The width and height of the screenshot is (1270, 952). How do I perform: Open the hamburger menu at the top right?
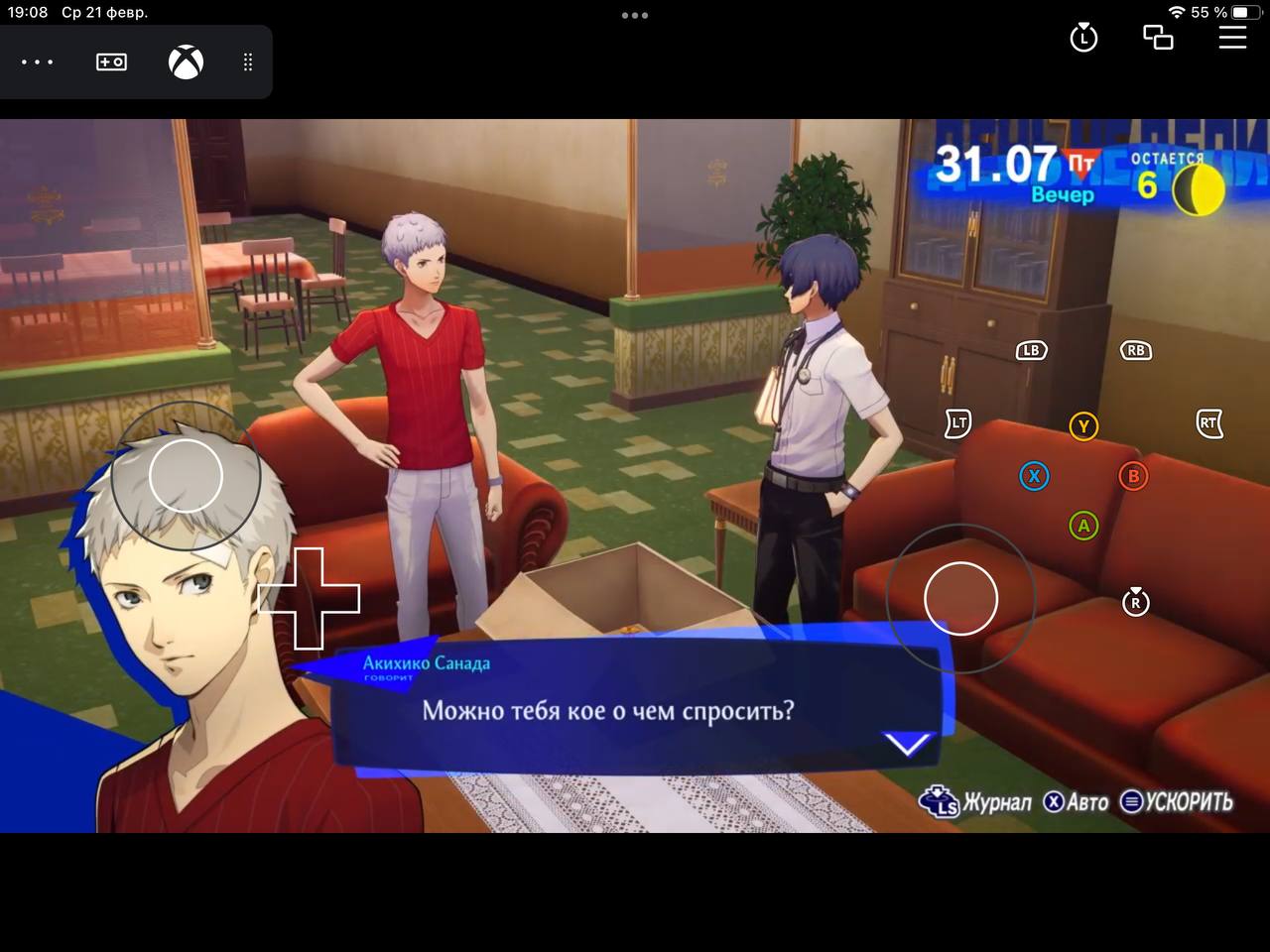pos(1232,38)
